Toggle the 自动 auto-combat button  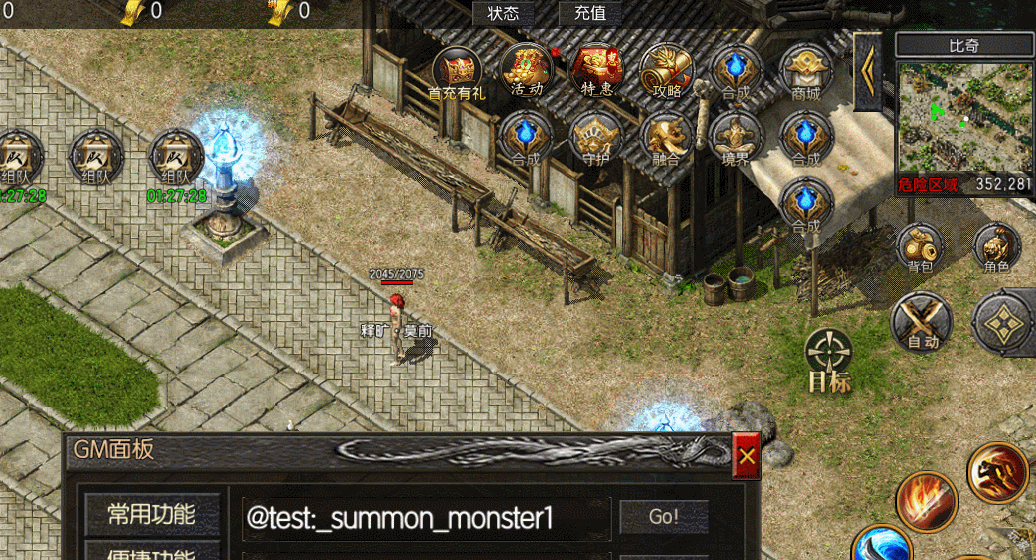(922, 321)
